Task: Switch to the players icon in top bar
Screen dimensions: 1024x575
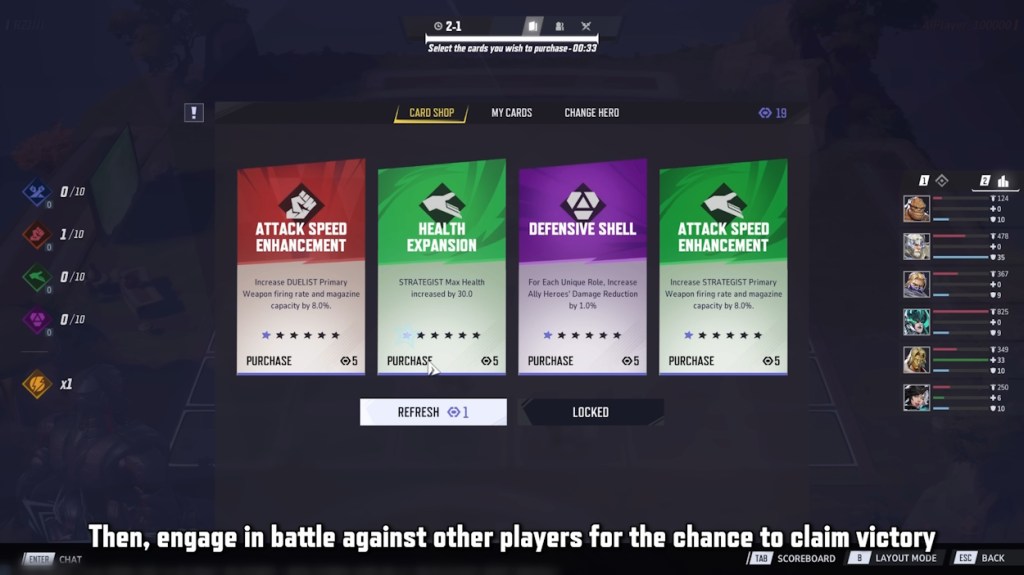Action: 560,26
